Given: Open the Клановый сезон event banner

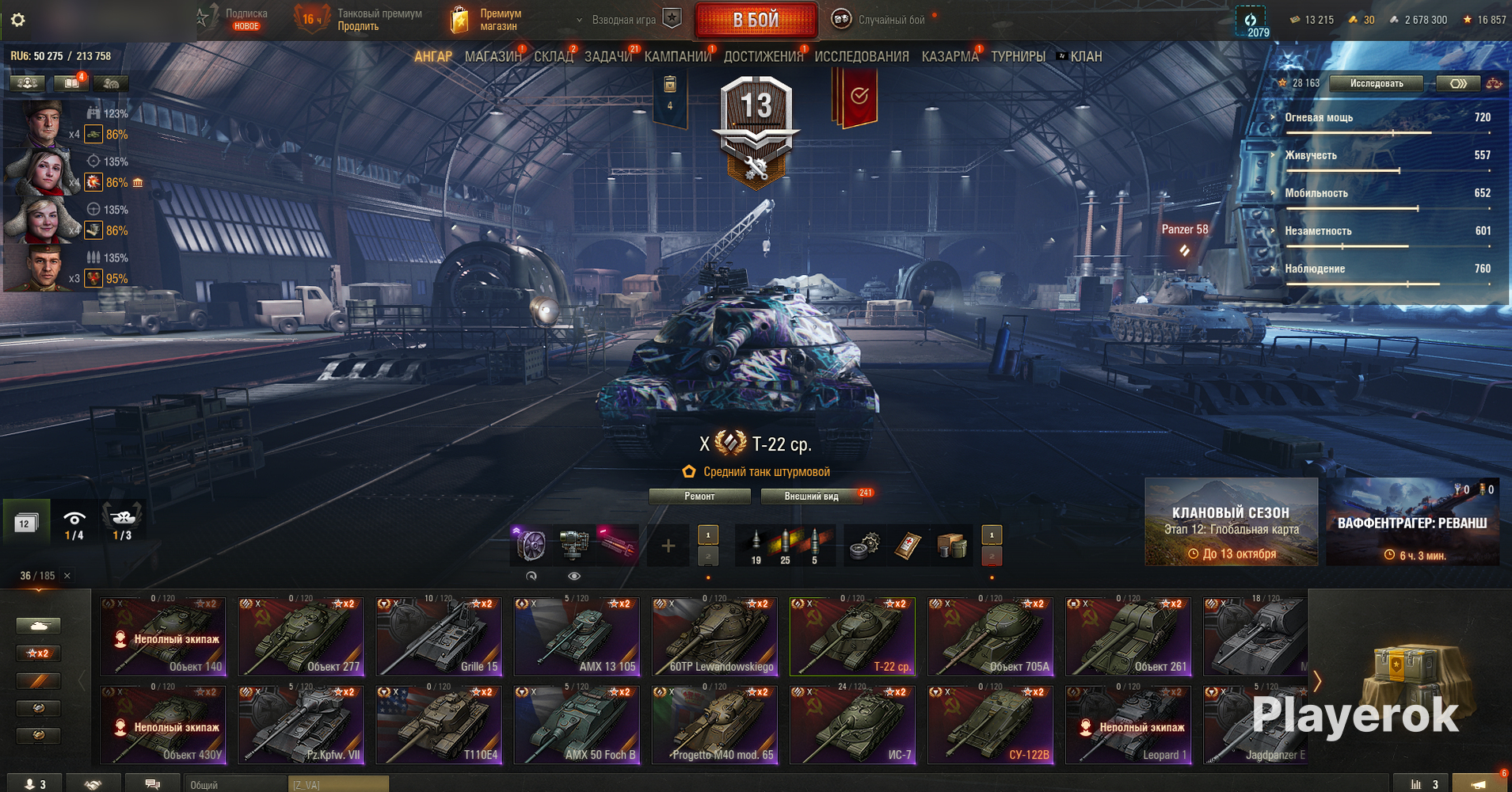Looking at the screenshot, I should [1231, 521].
